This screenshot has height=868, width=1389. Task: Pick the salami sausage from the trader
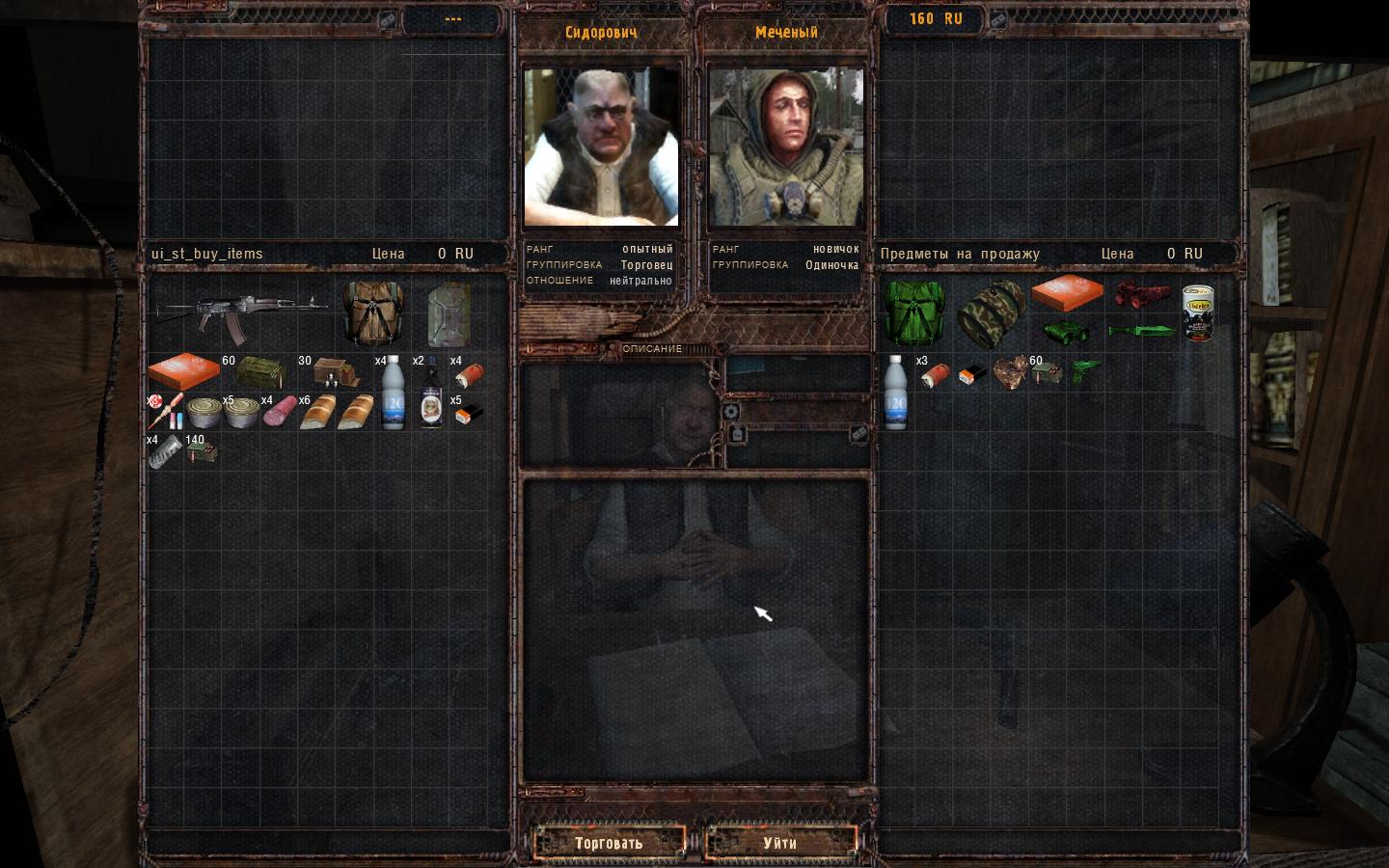(x=279, y=412)
